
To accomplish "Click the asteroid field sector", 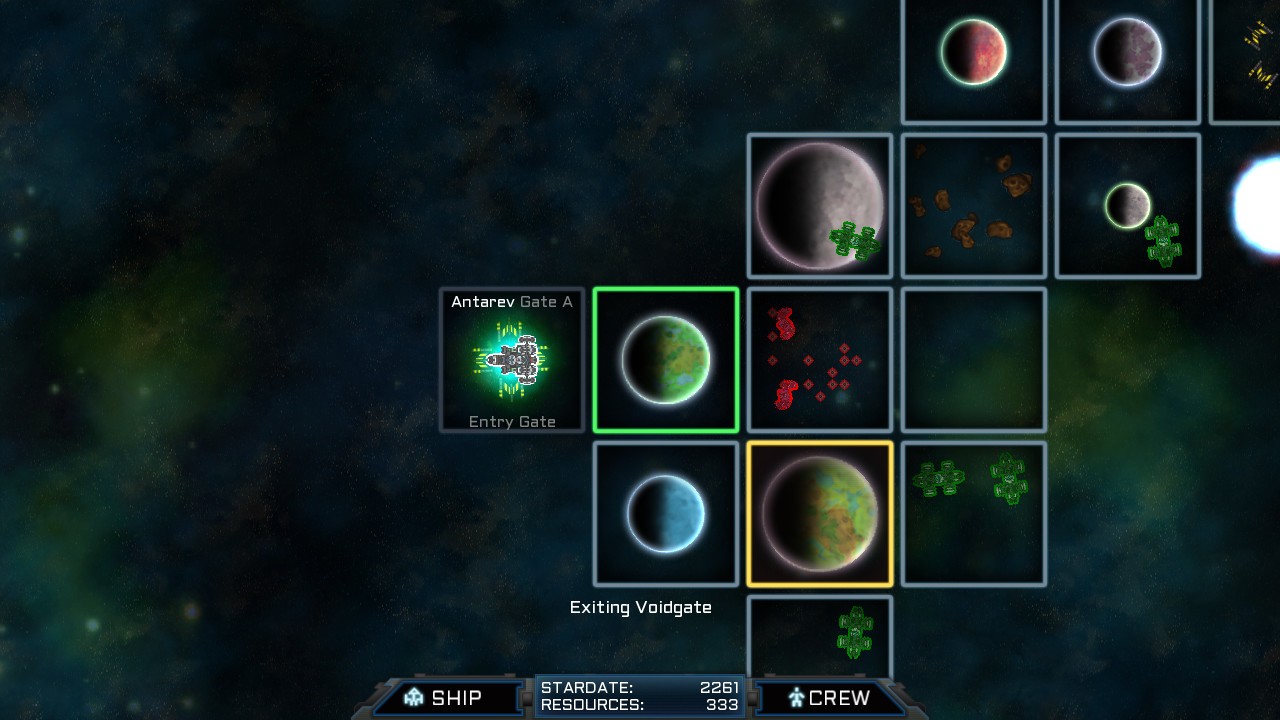I will [x=973, y=205].
